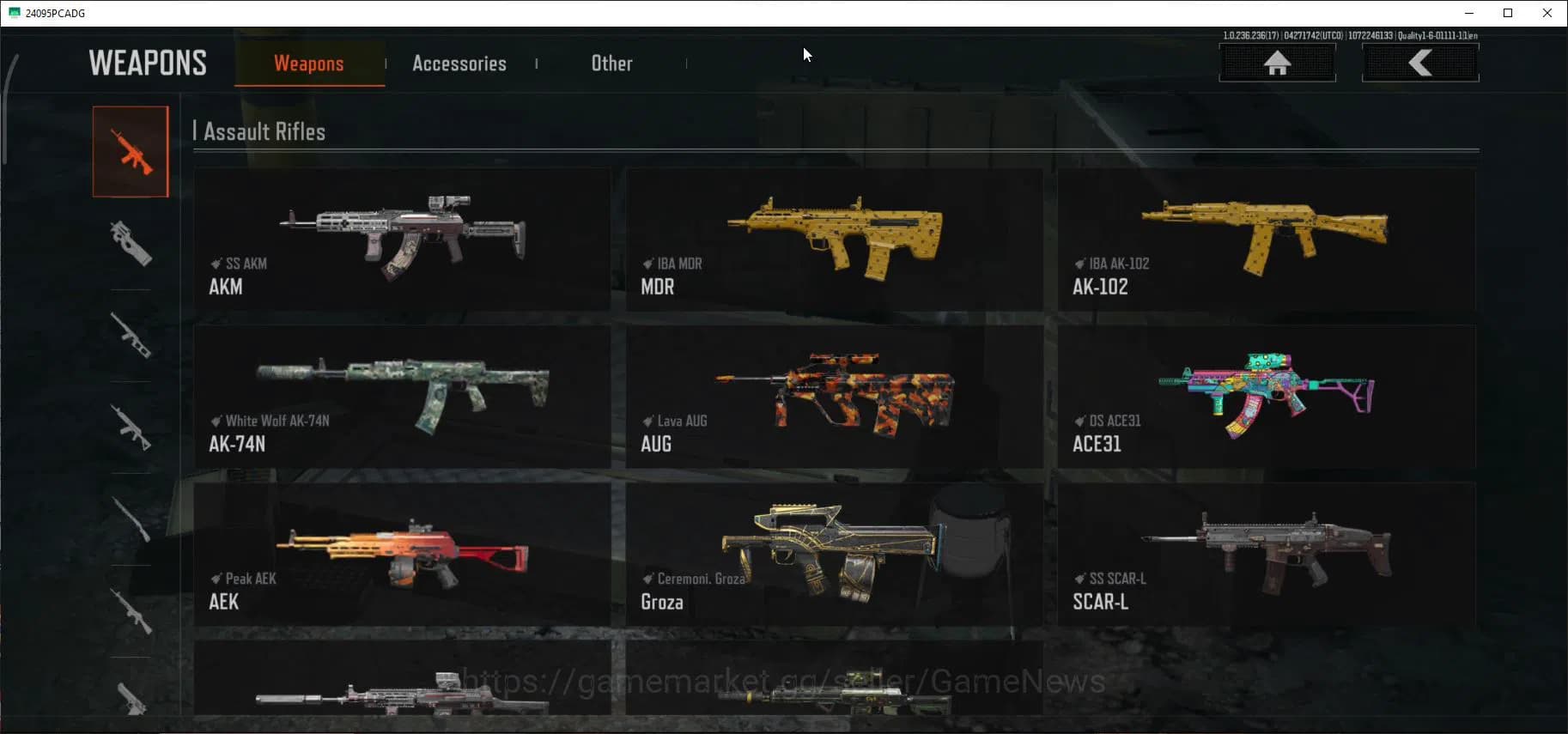
Task: Select the Weapons tab
Action: point(308,63)
